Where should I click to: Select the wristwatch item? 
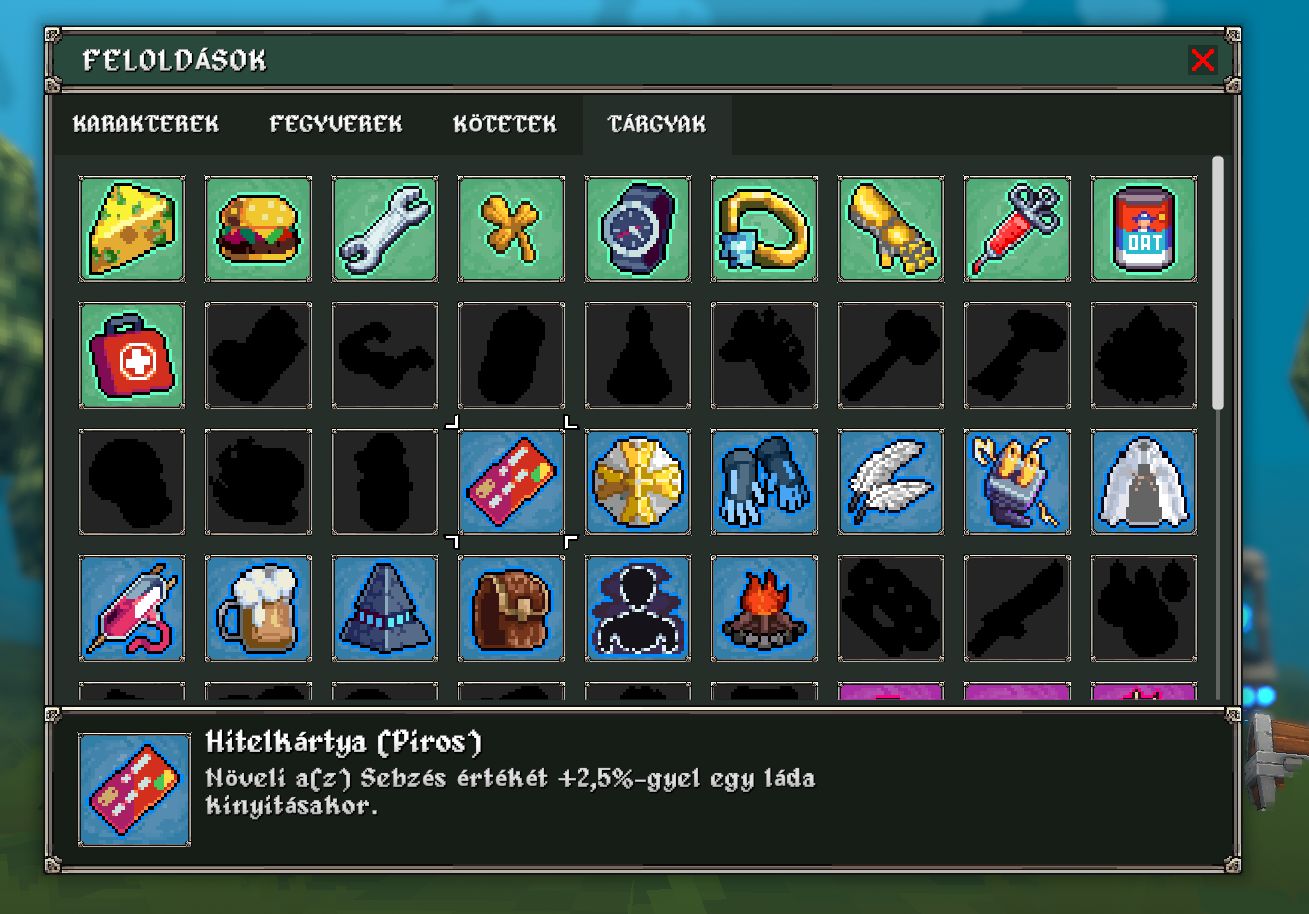pos(638,229)
